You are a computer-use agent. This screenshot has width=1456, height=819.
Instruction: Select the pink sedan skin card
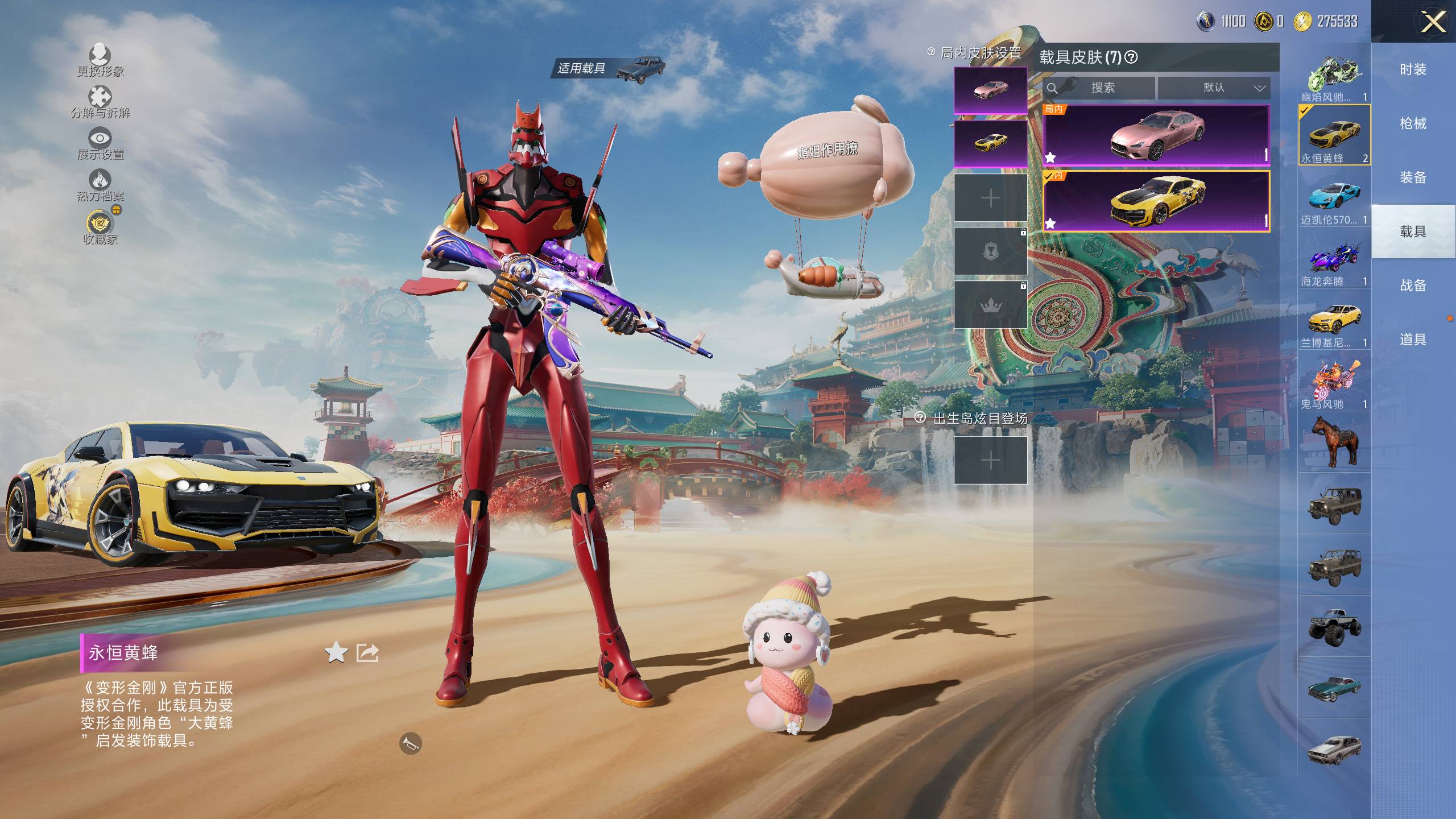click(x=1156, y=135)
